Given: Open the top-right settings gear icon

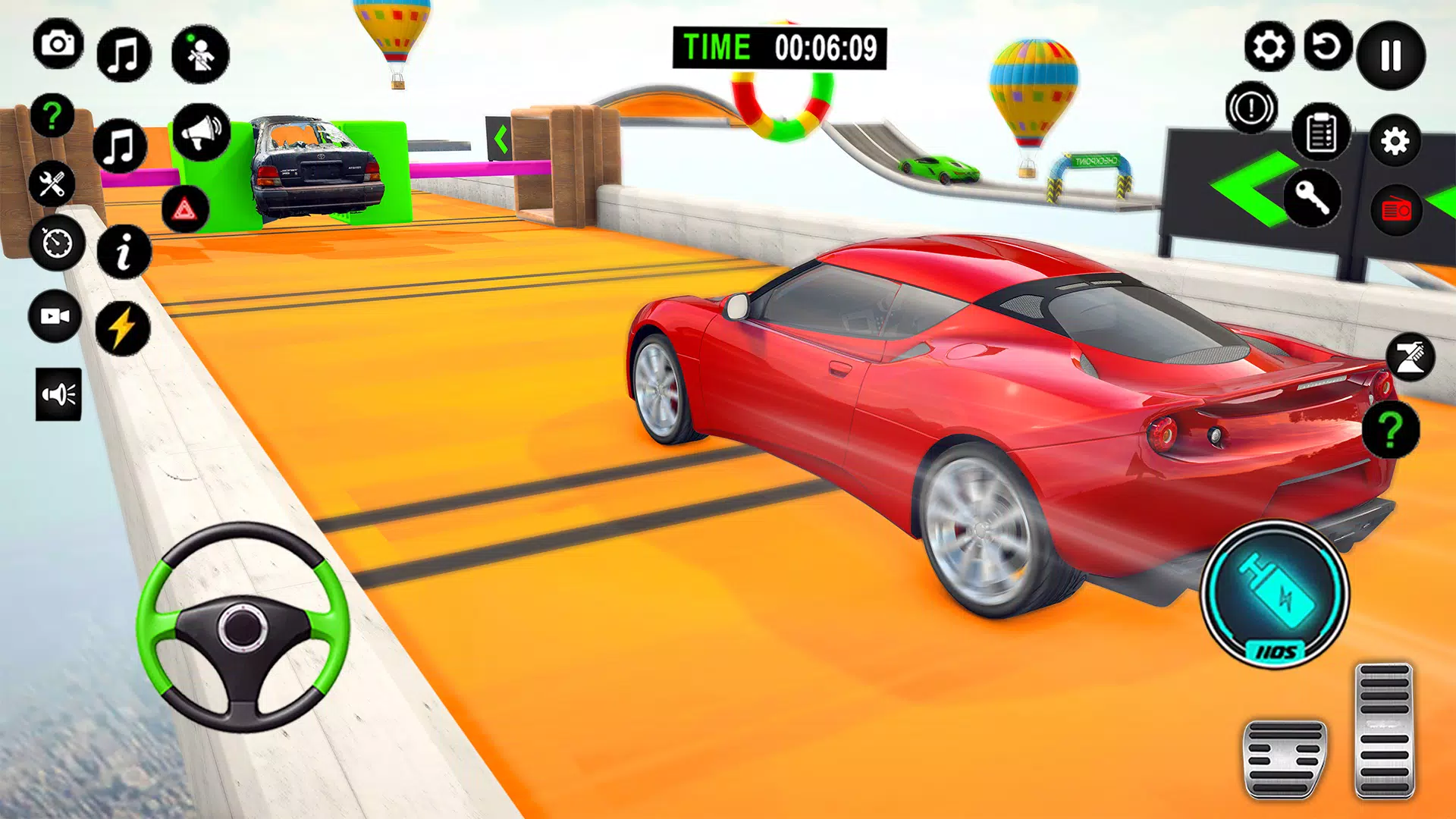Looking at the screenshot, I should [1268, 47].
